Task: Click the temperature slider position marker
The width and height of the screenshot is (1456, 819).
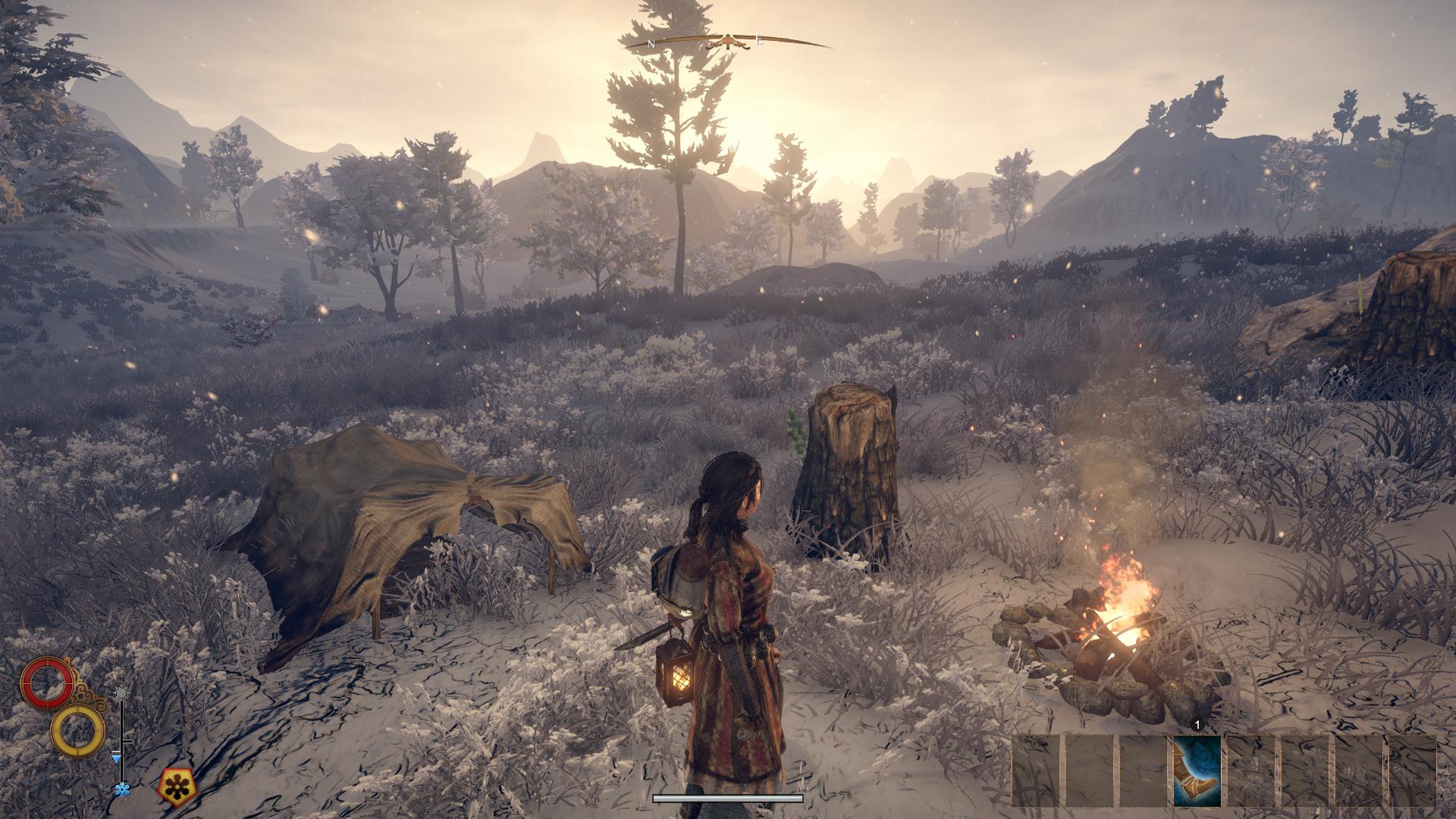Action: 118,757
